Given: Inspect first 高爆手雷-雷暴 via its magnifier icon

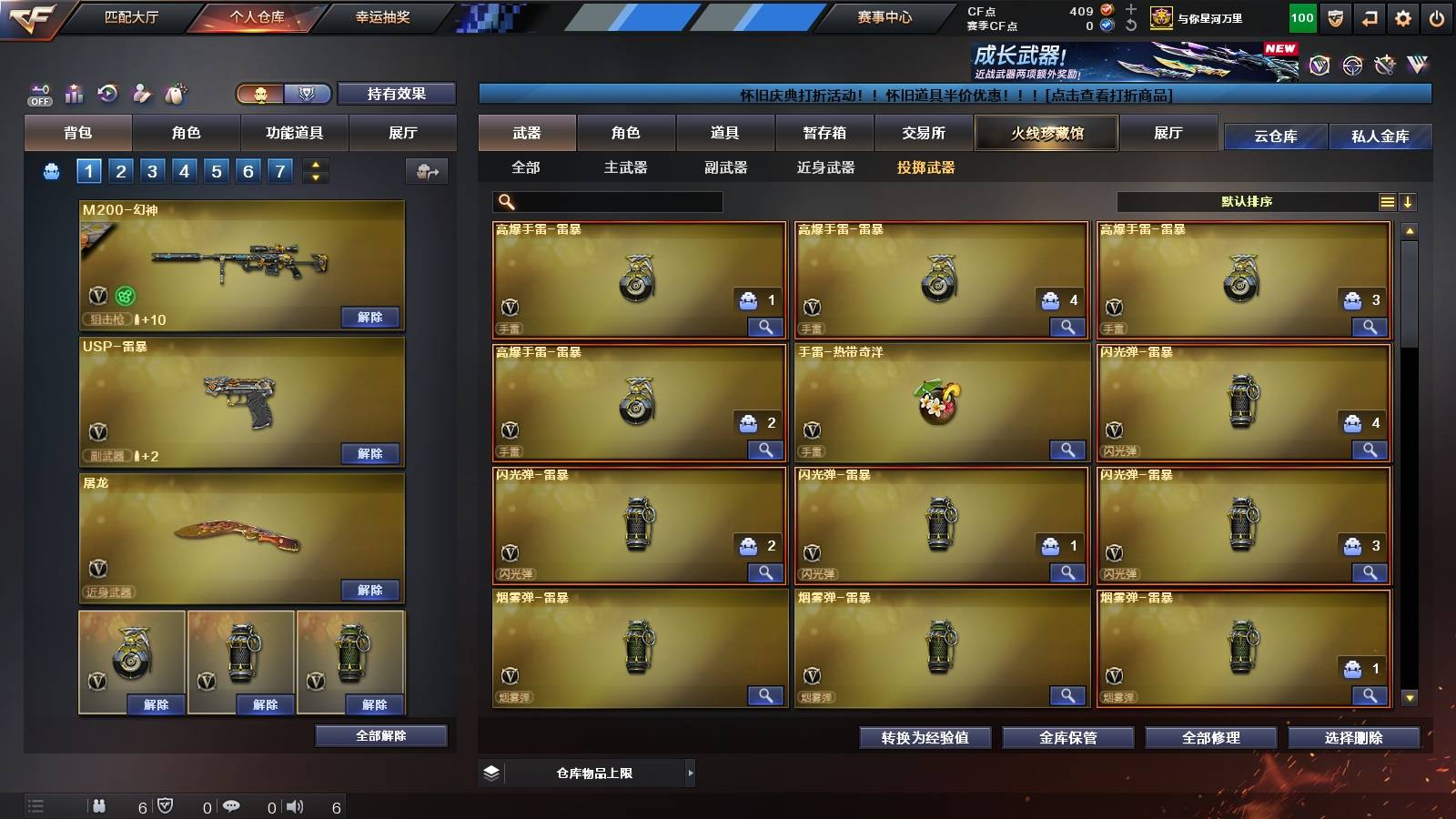Looking at the screenshot, I should [767, 326].
